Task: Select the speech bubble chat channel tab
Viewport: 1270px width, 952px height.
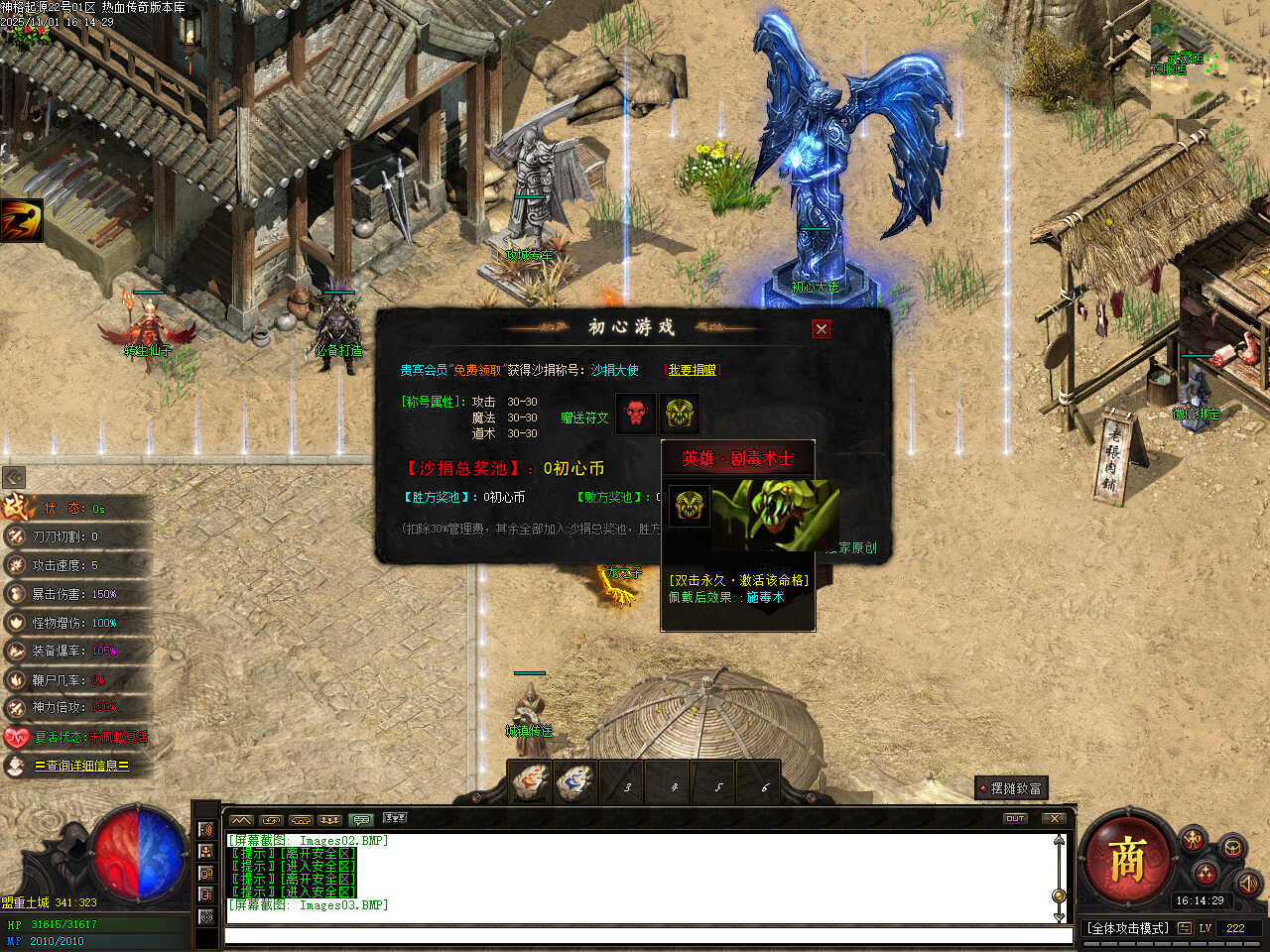Action: (x=361, y=820)
